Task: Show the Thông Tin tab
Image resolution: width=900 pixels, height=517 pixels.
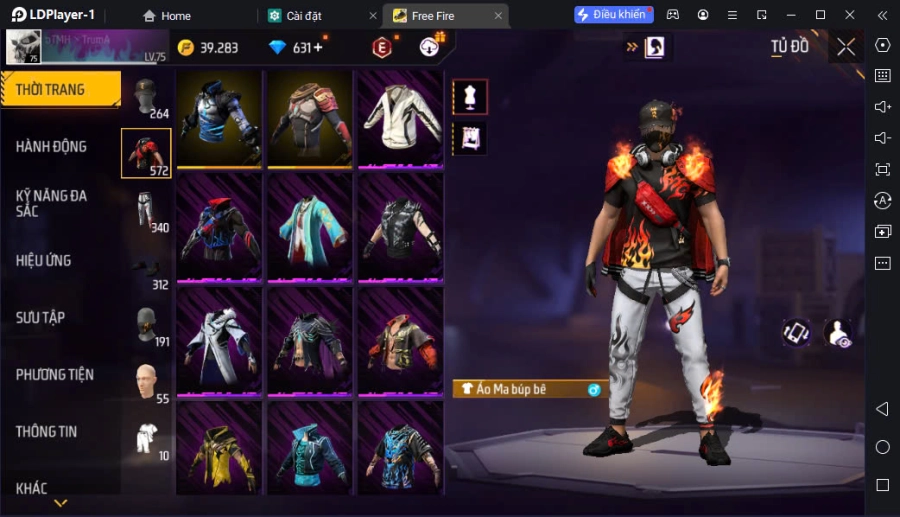Action: tap(47, 432)
